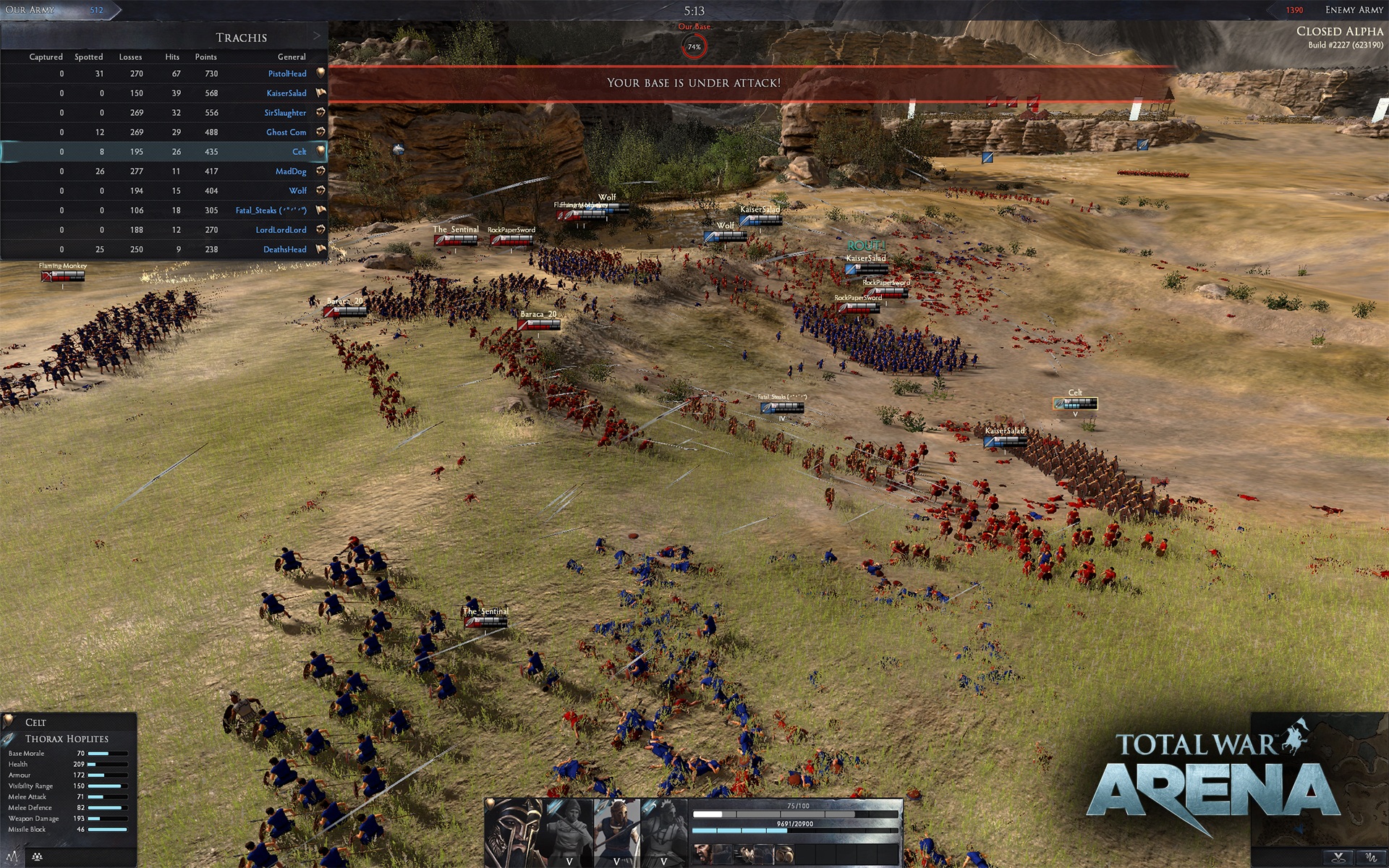Click the Our Base 74% health indicator

point(694,46)
